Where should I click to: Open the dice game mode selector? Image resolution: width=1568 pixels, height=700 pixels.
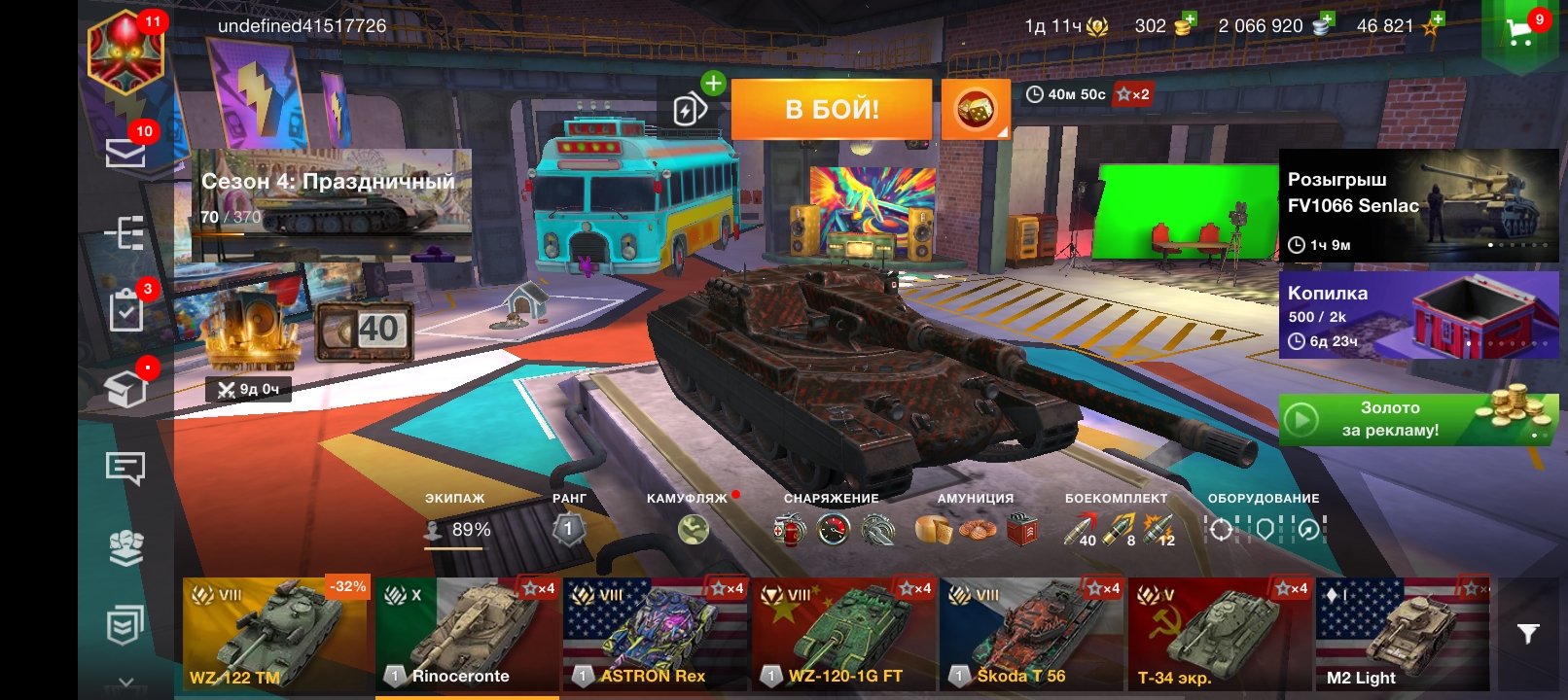(975, 109)
